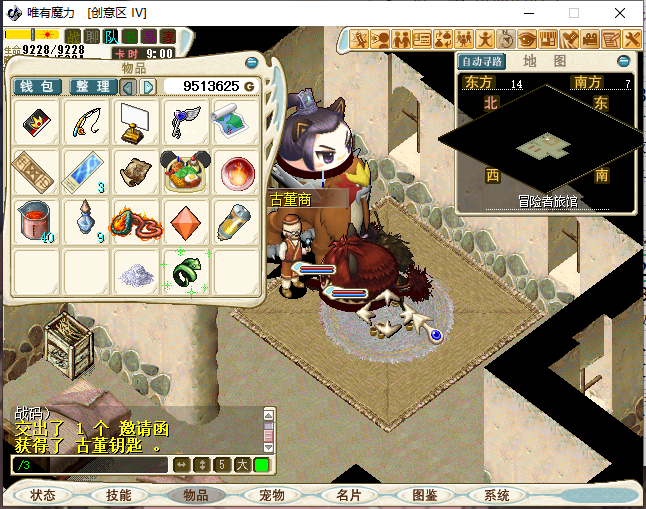The width and height of the screenshot is (646, 509).
Task: Switch to the 技能 skills tab
Action: coord(119,495)
